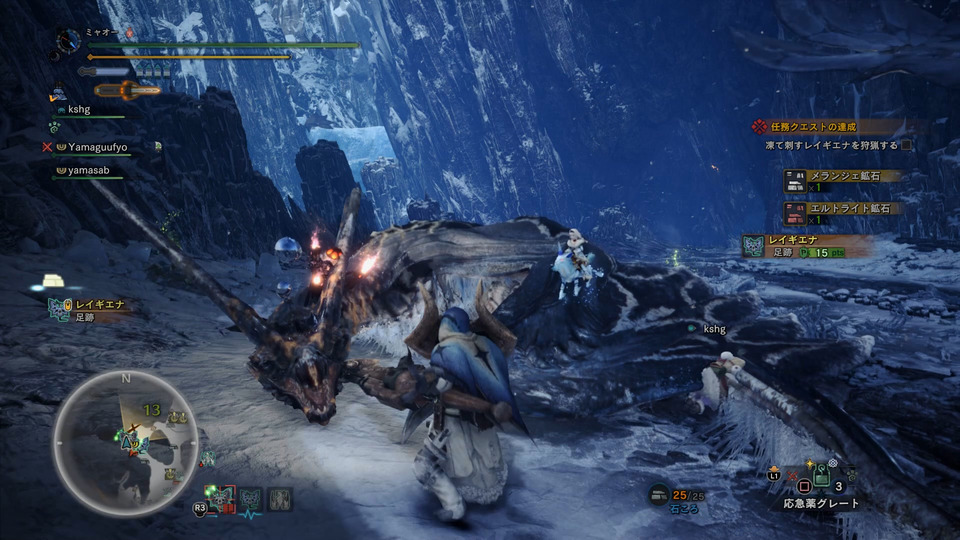Select party member kshg in the list
Screen dimensions: 960x540
coord(78,110)
